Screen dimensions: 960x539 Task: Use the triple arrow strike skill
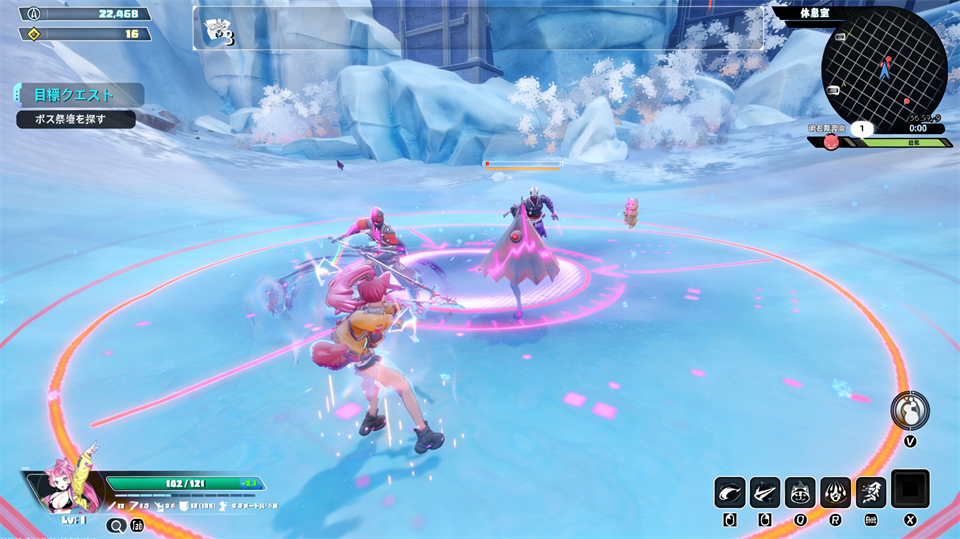pos(765,492)
